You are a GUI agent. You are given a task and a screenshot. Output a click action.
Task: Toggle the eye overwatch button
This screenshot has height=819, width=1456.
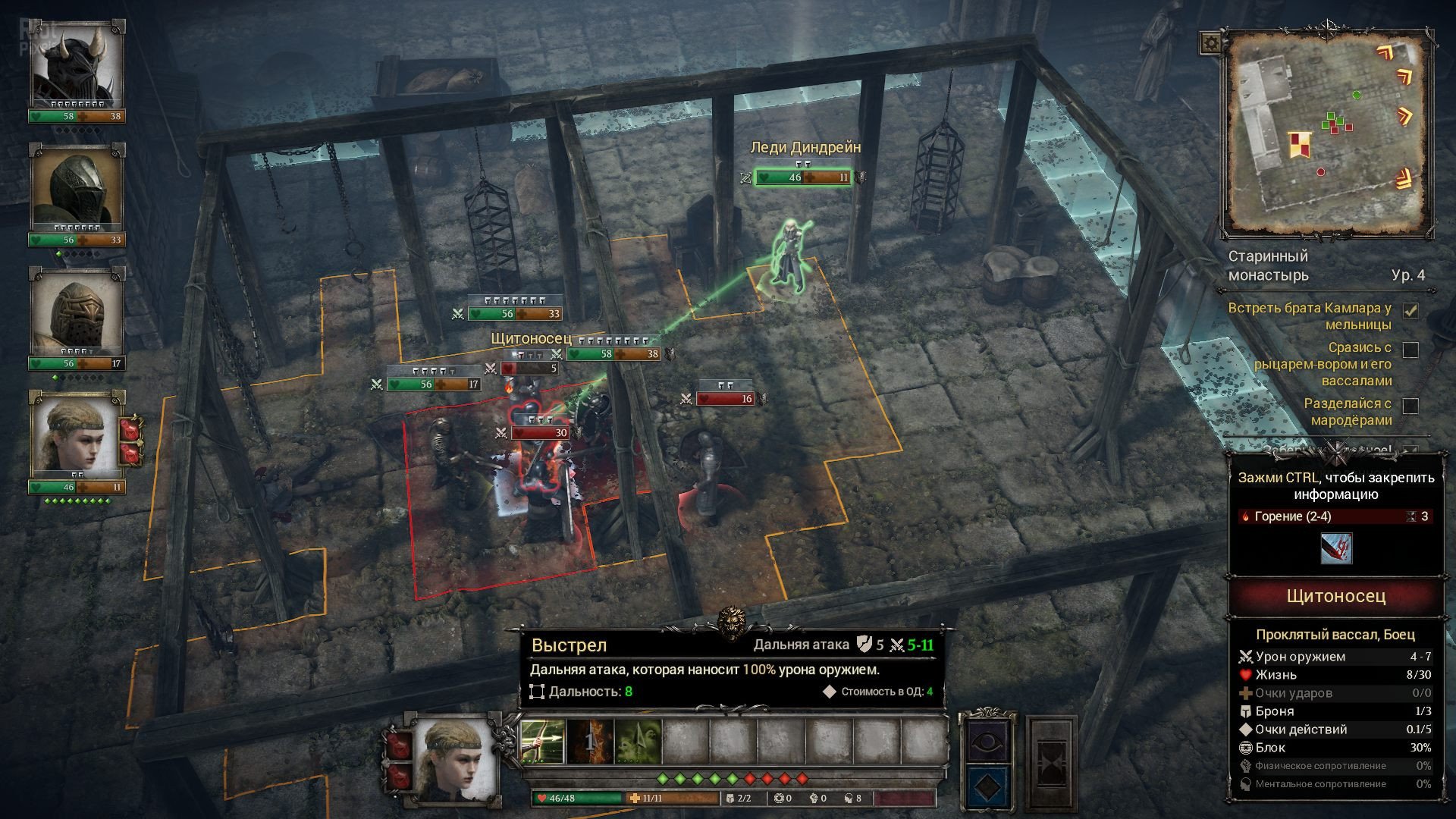(x=986, y=740)
